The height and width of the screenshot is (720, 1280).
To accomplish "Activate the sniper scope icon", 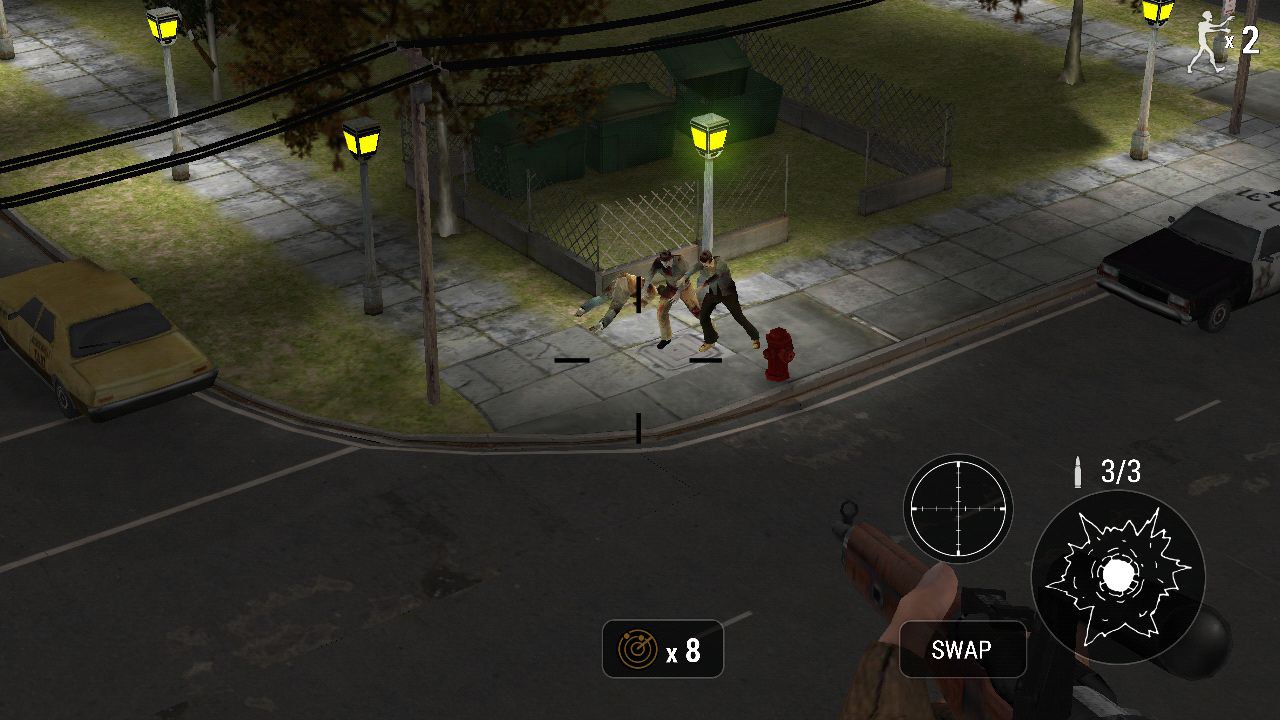I will tap(961, 508).
